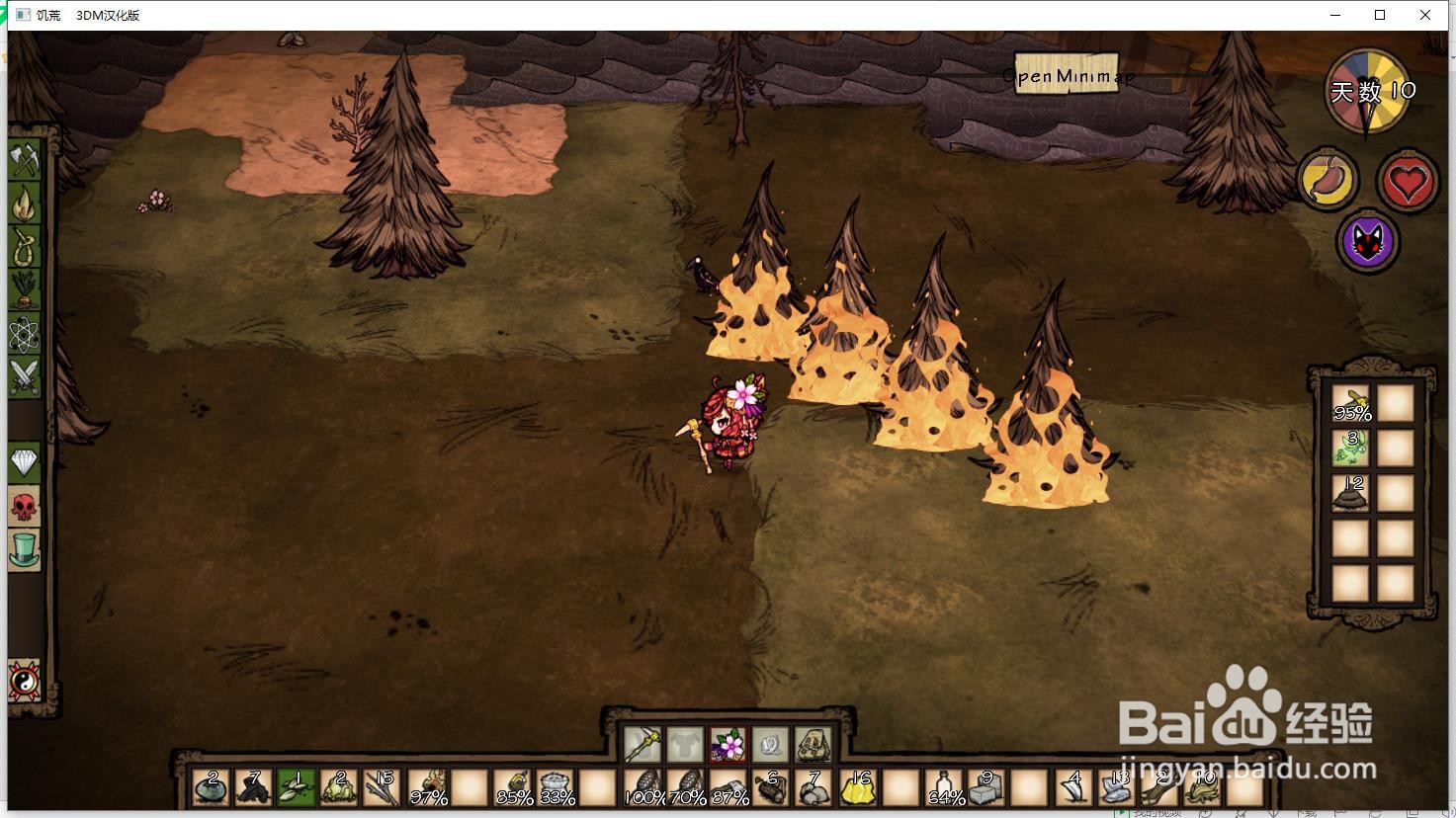Click the backpack item showing 95%
This screenshot has height=818, width=1456.
pos(1351,403)
